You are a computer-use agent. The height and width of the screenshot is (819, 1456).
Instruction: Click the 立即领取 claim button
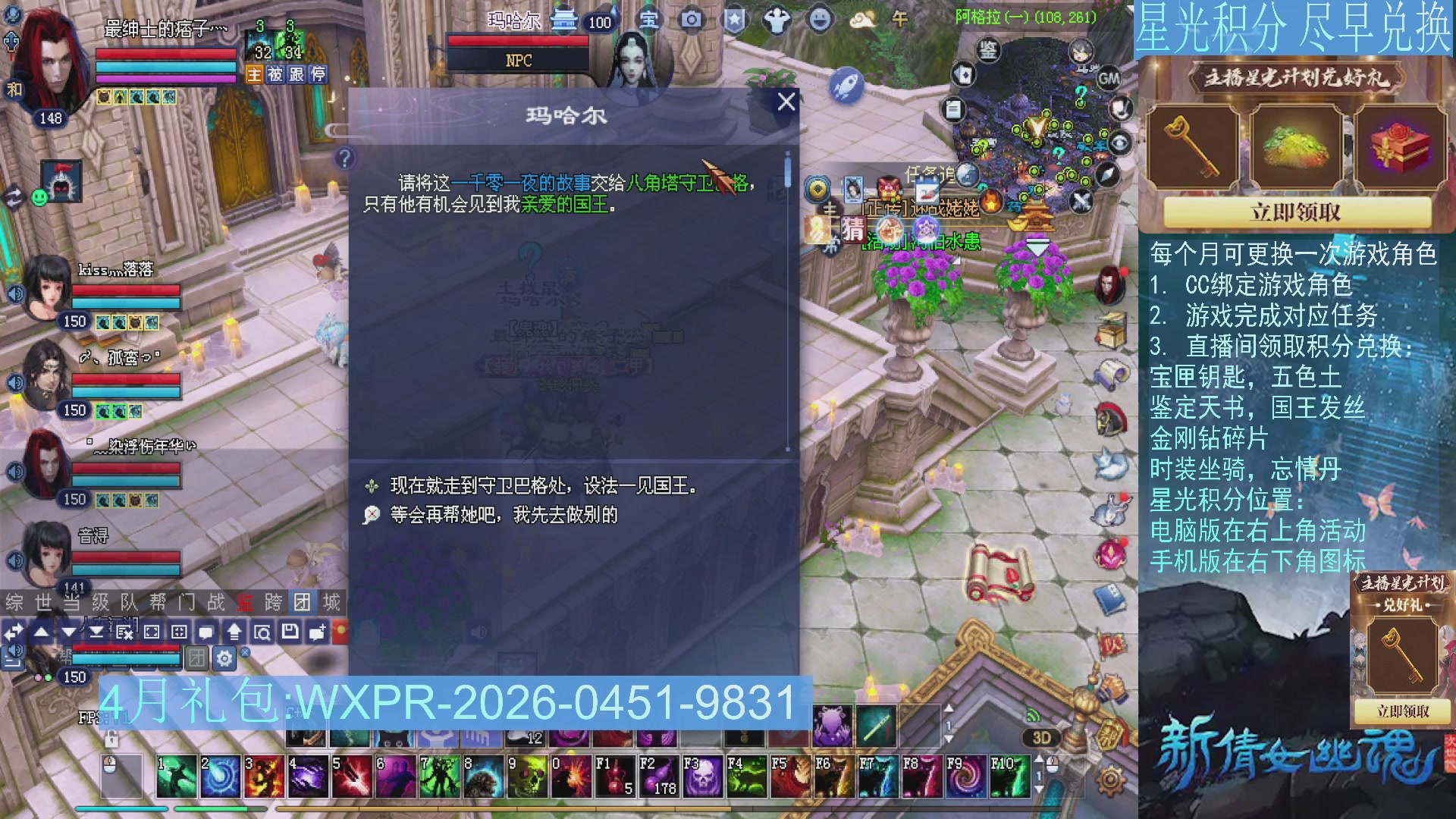pyautogui.click(x=1298, y=213)
